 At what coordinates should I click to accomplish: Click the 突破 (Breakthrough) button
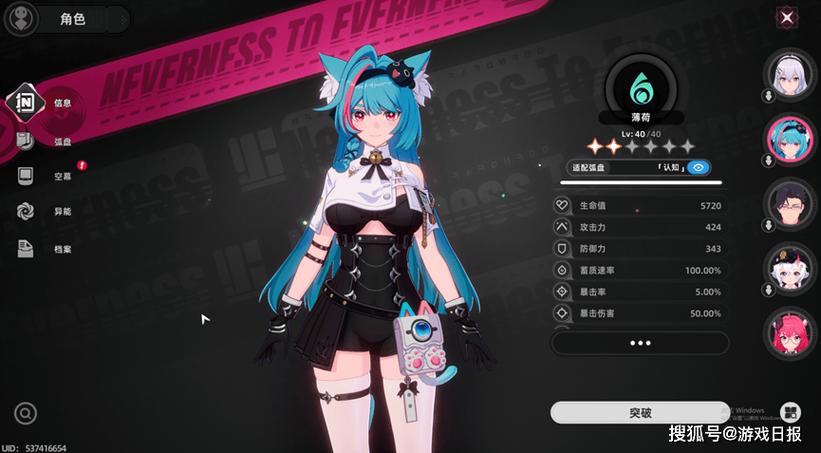tap(640, 412)
